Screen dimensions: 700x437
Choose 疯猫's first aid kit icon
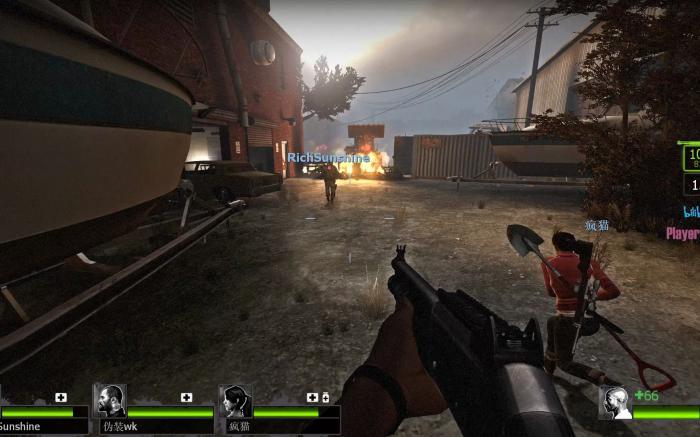click(x=312, y=398)
